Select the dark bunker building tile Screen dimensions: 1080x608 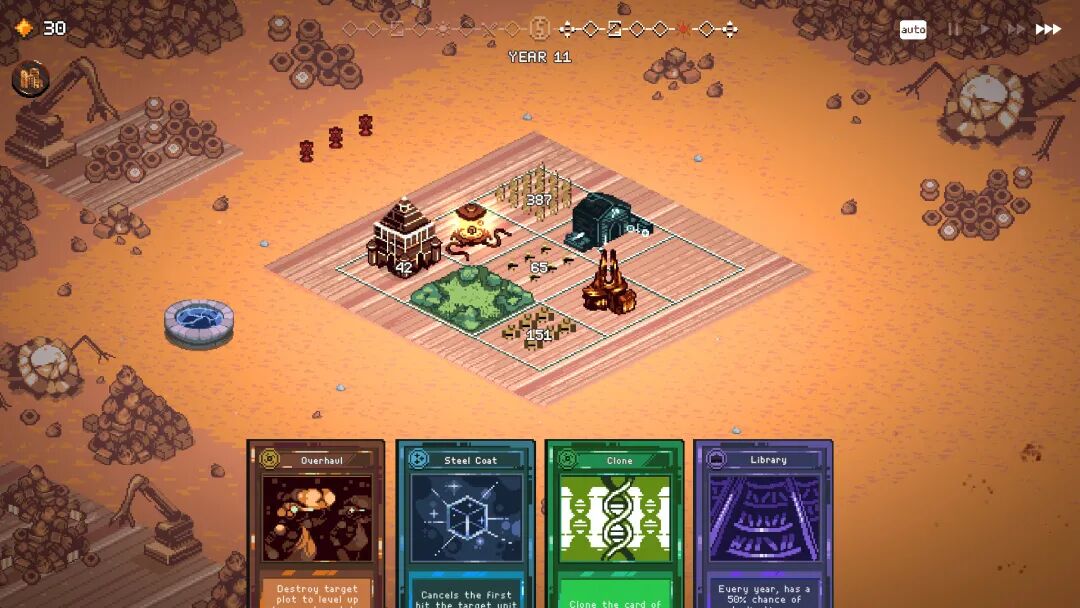coord(605,220)
